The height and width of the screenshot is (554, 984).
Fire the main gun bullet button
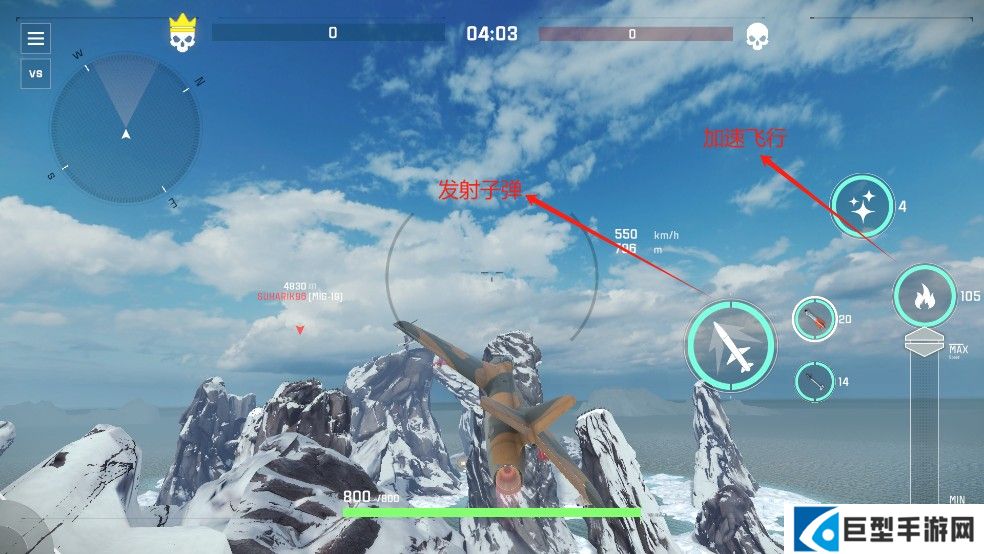tap(731, 345)
